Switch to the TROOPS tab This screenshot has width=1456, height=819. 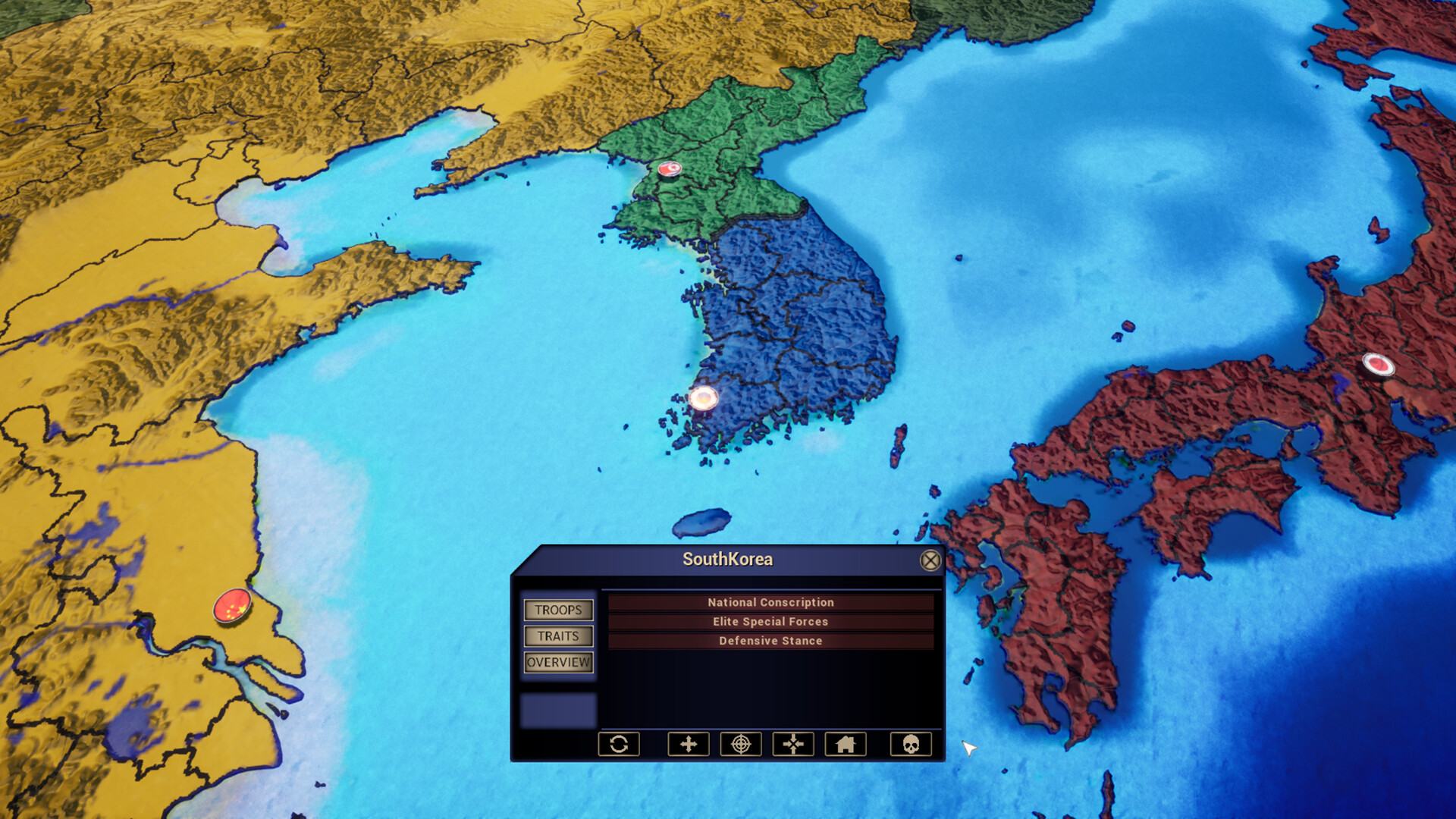click(x=559, y=610)
